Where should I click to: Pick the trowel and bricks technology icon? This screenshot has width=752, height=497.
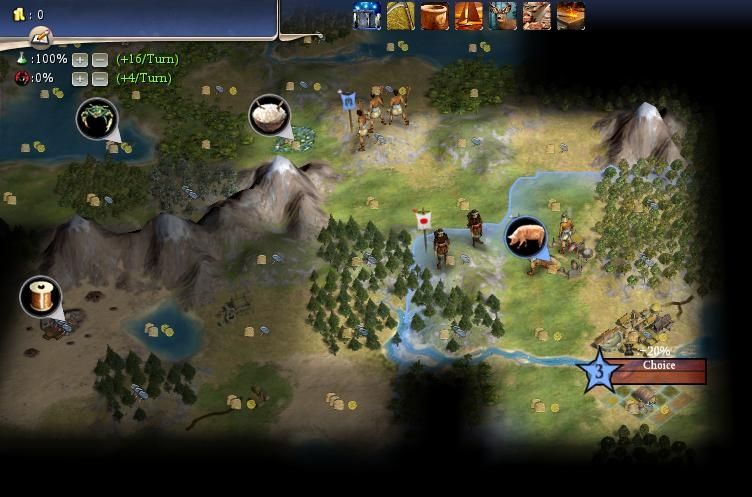click(537, 15)
